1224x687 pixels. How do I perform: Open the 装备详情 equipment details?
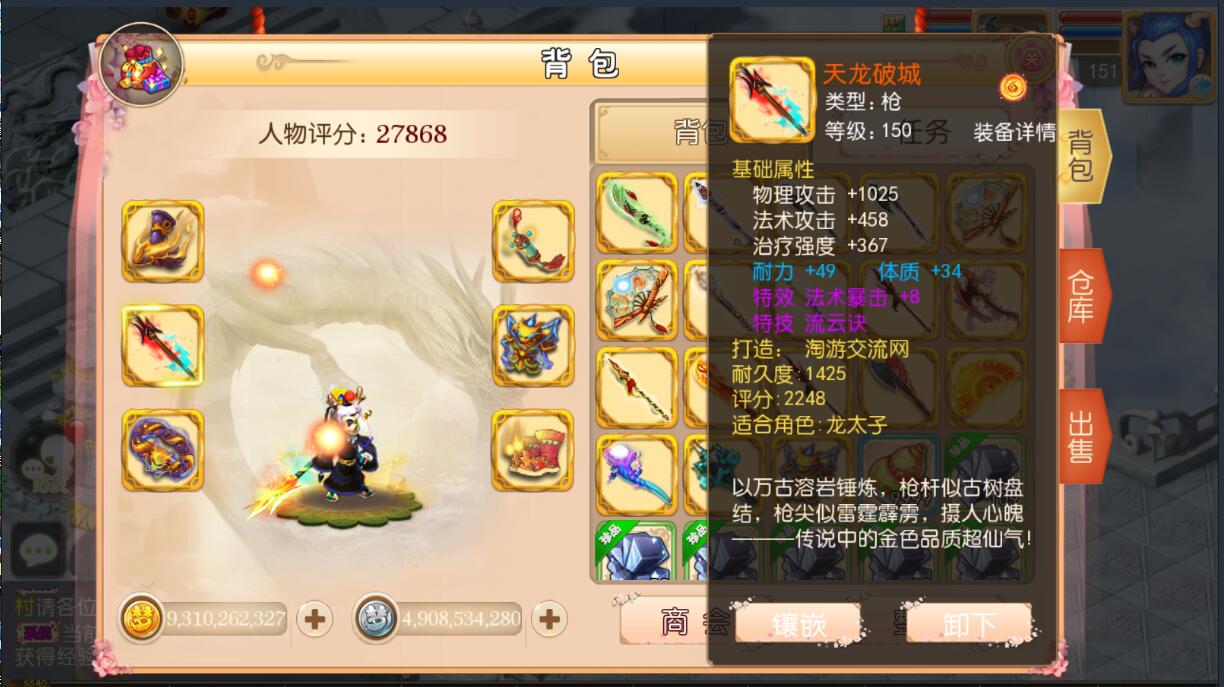pos(1014,132)
